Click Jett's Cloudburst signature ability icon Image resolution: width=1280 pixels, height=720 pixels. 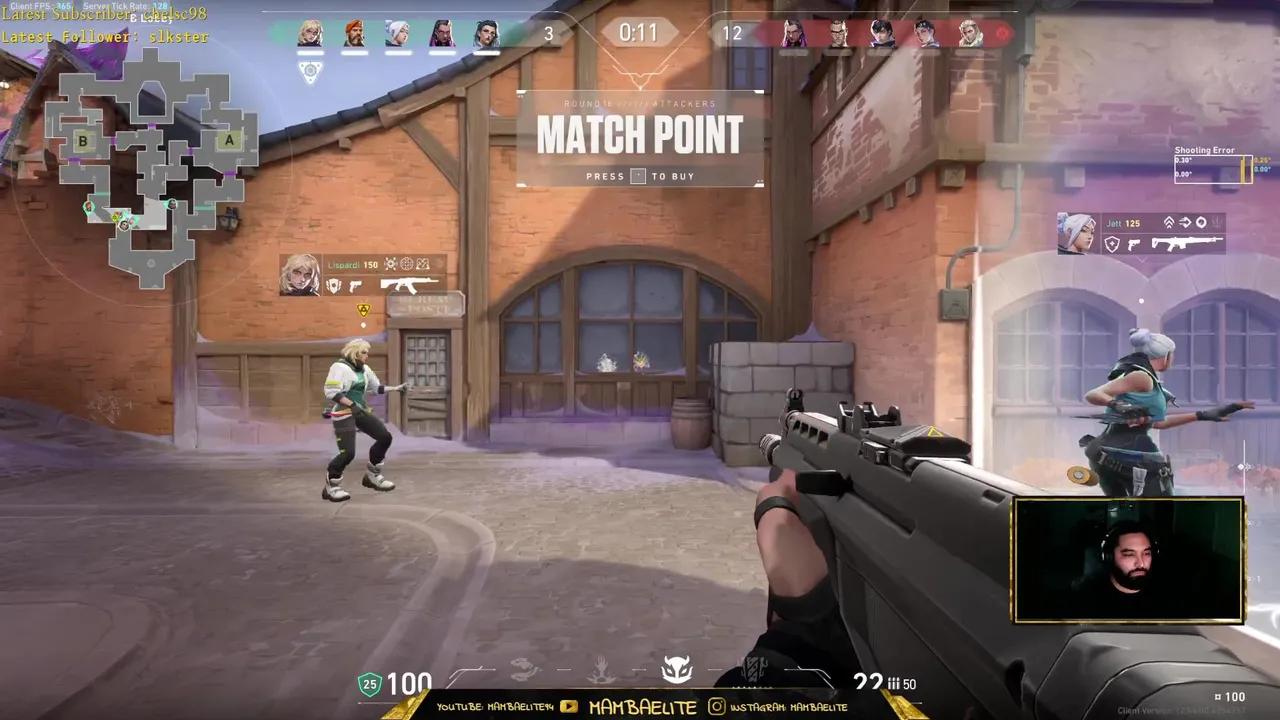[x=1201, y=222]
